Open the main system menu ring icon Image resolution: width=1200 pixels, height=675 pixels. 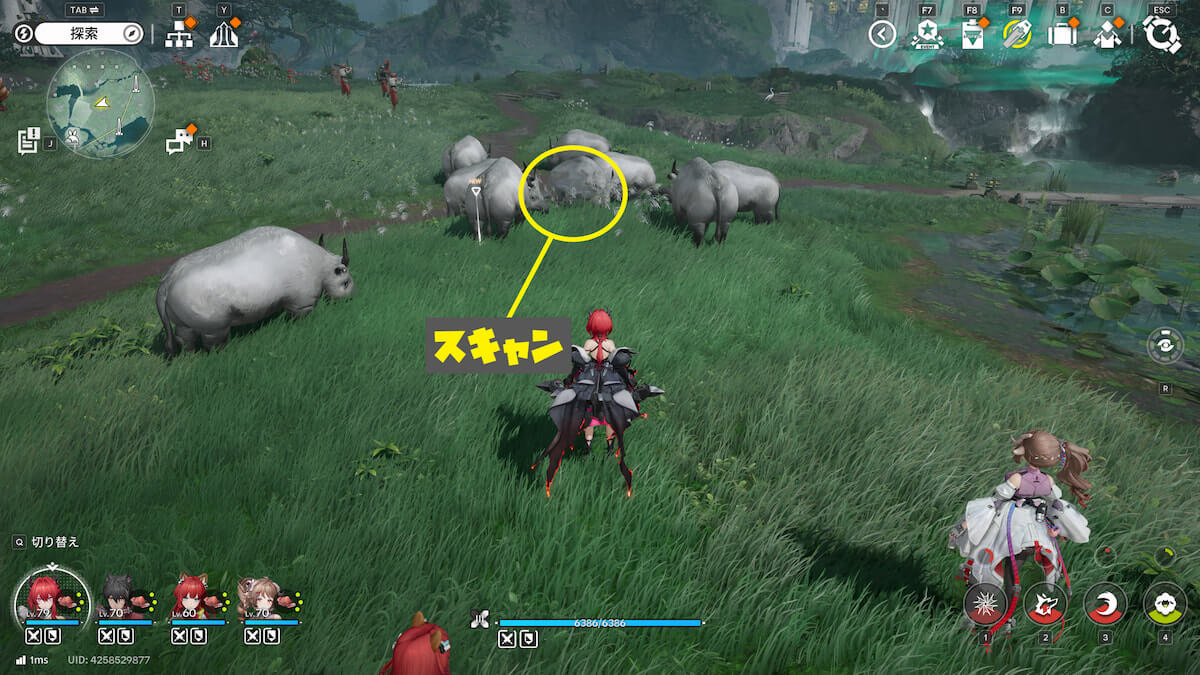click(x=1161, y=35)
